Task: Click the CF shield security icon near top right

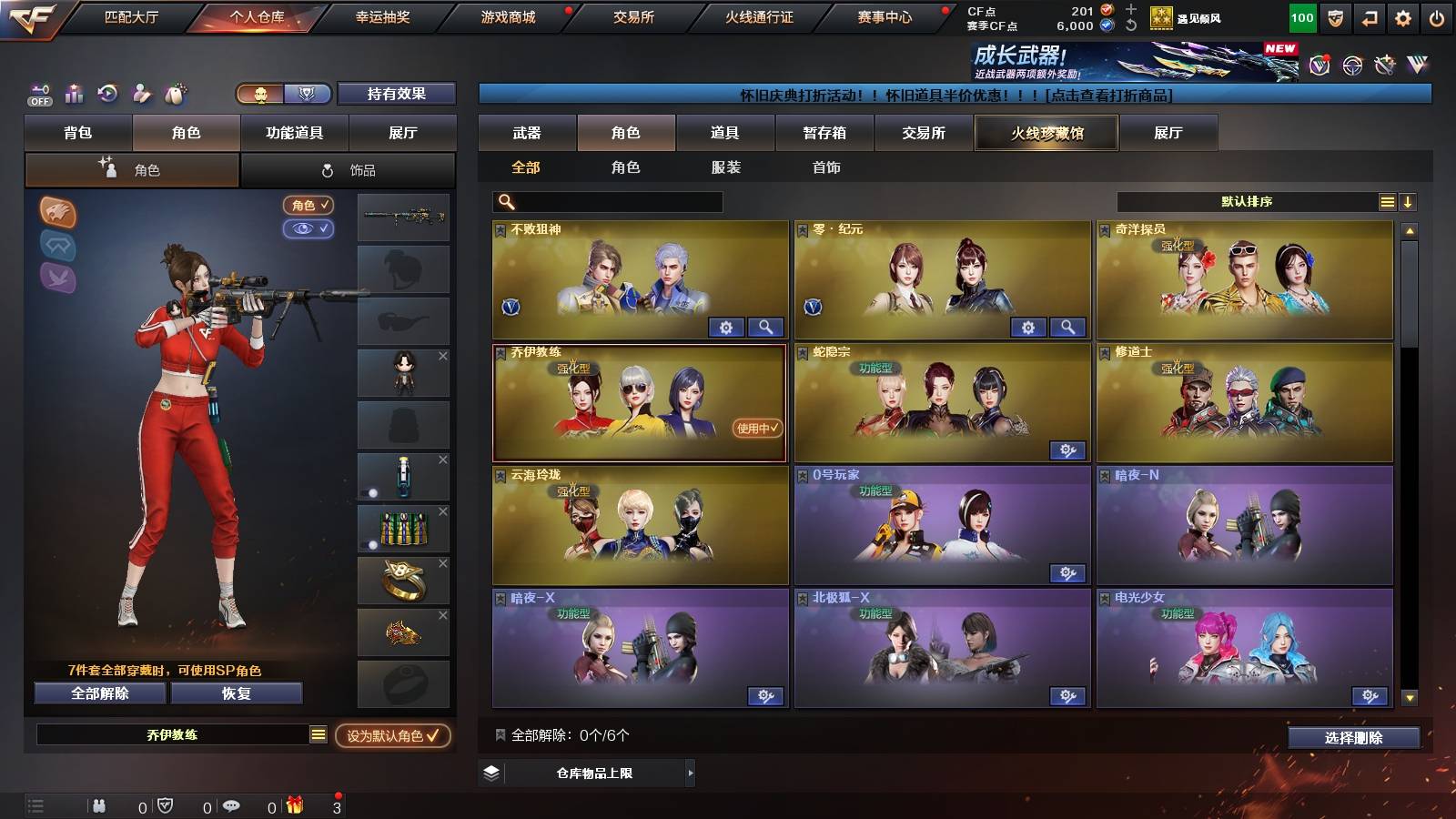Action: (1335, 18)
